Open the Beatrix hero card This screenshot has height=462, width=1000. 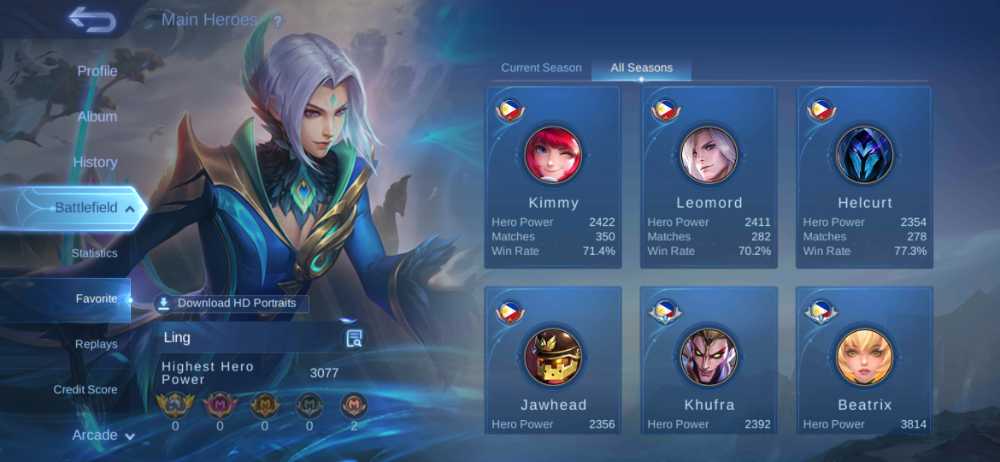[864, 362]
